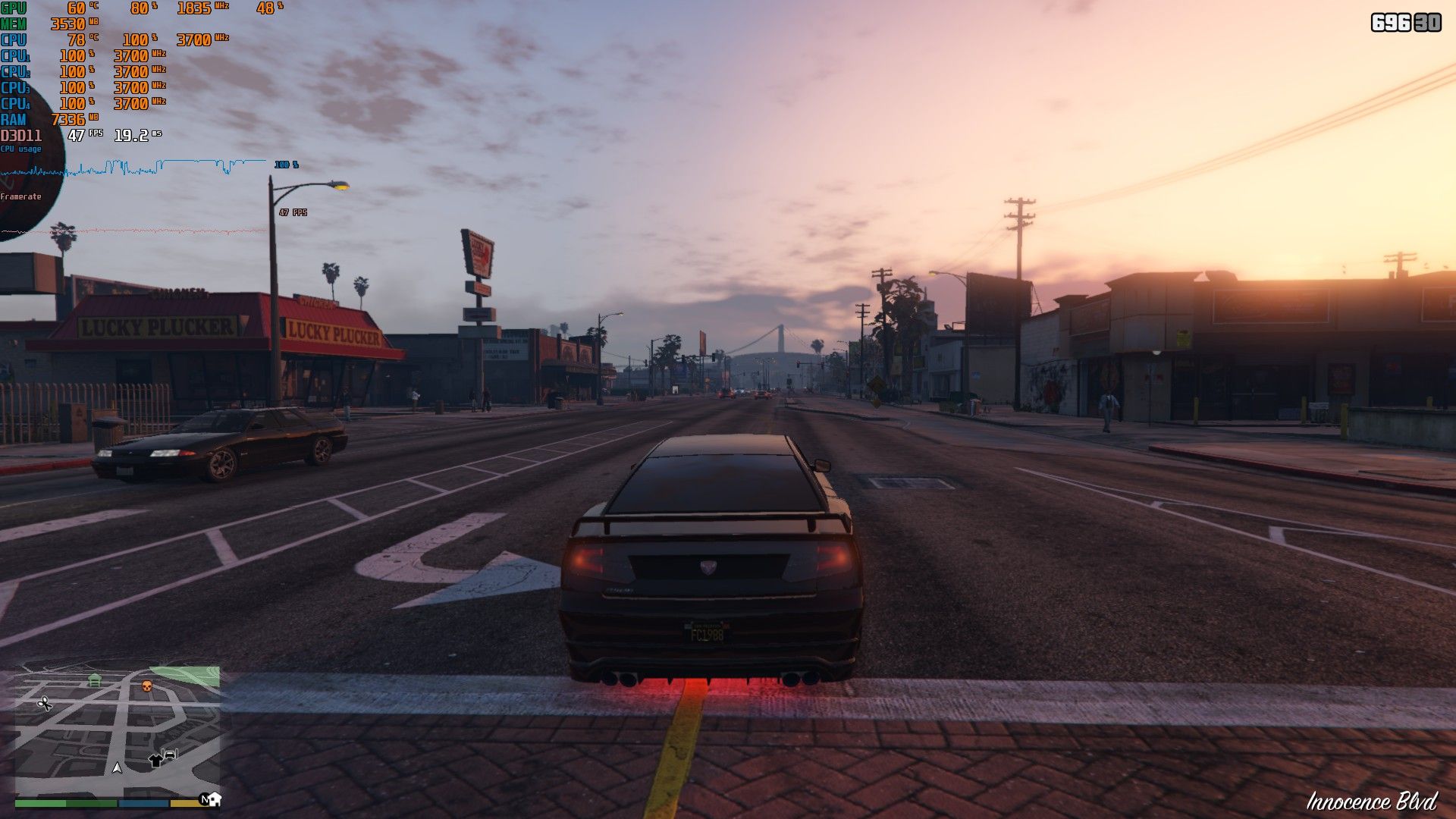Click the scissors barber shop map marker
This screenshot has height=819, width=1456.
[45, 704]
